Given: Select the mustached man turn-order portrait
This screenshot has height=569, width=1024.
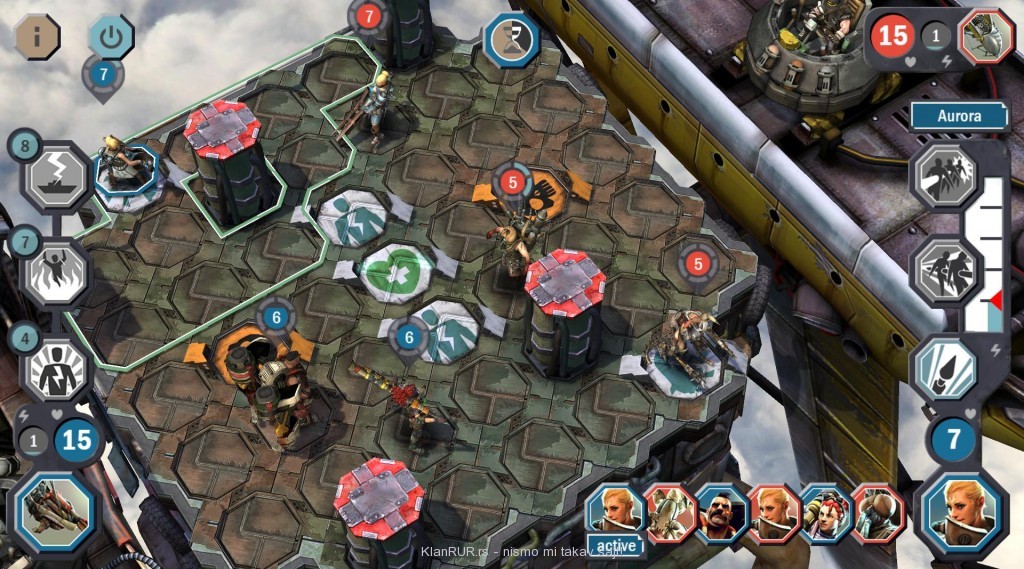Looking at the screenshot, I should [722, 513].
